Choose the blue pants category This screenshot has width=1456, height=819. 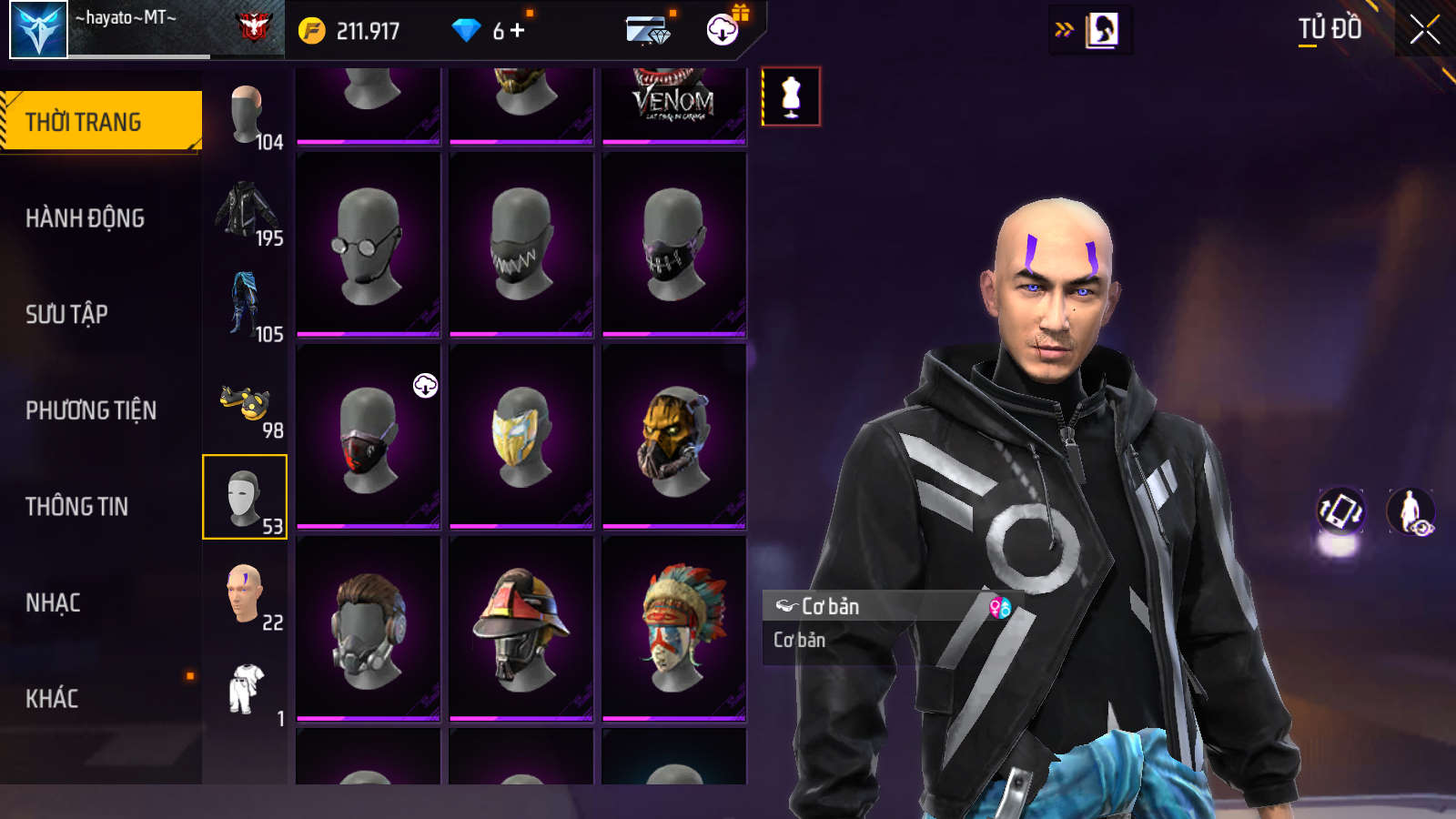pyautogui.click(x=246, y=305)
